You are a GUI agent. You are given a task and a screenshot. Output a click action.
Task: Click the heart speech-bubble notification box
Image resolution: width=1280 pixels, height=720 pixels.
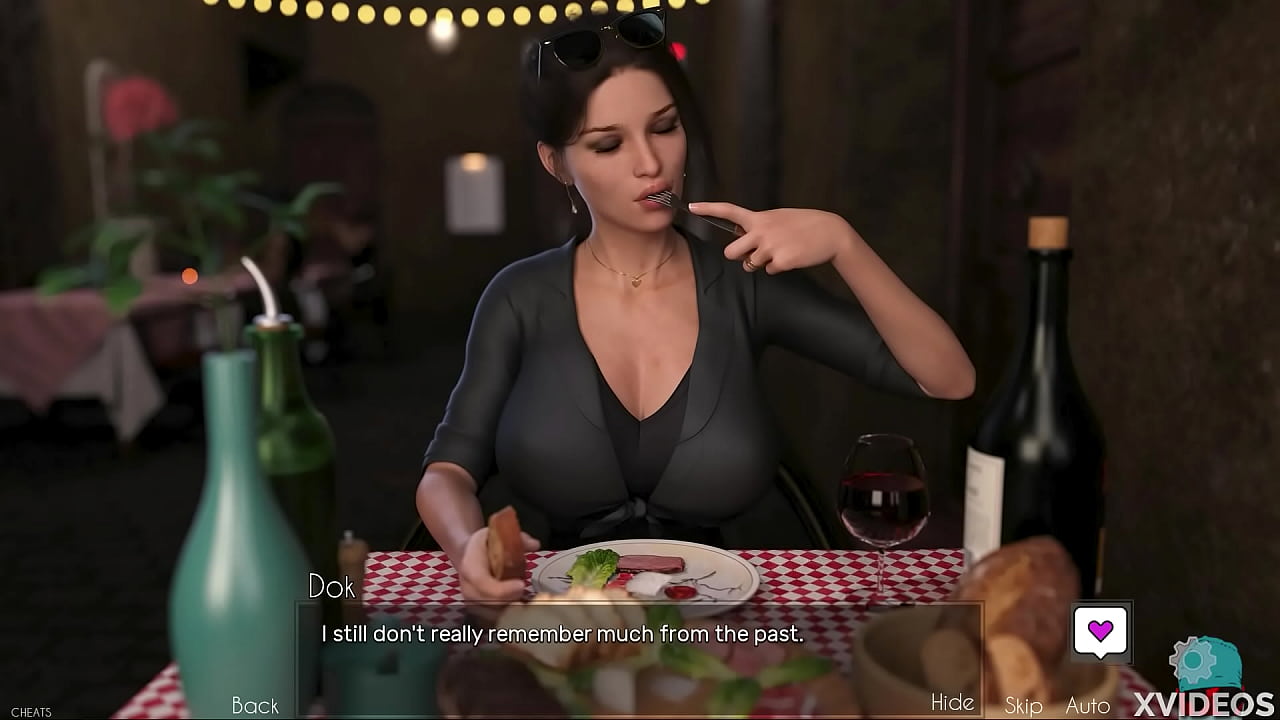pos(1104,633)
